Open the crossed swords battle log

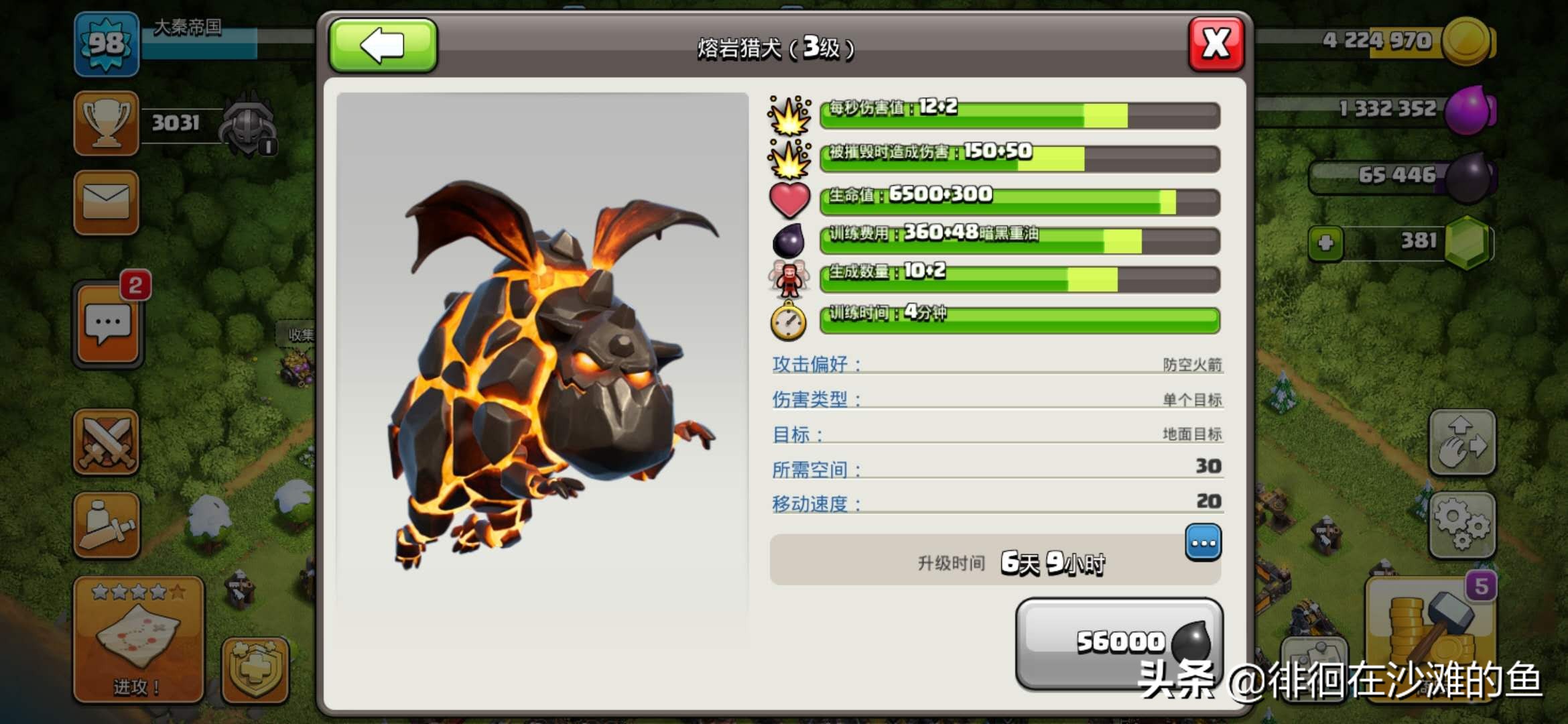point(107,442)
